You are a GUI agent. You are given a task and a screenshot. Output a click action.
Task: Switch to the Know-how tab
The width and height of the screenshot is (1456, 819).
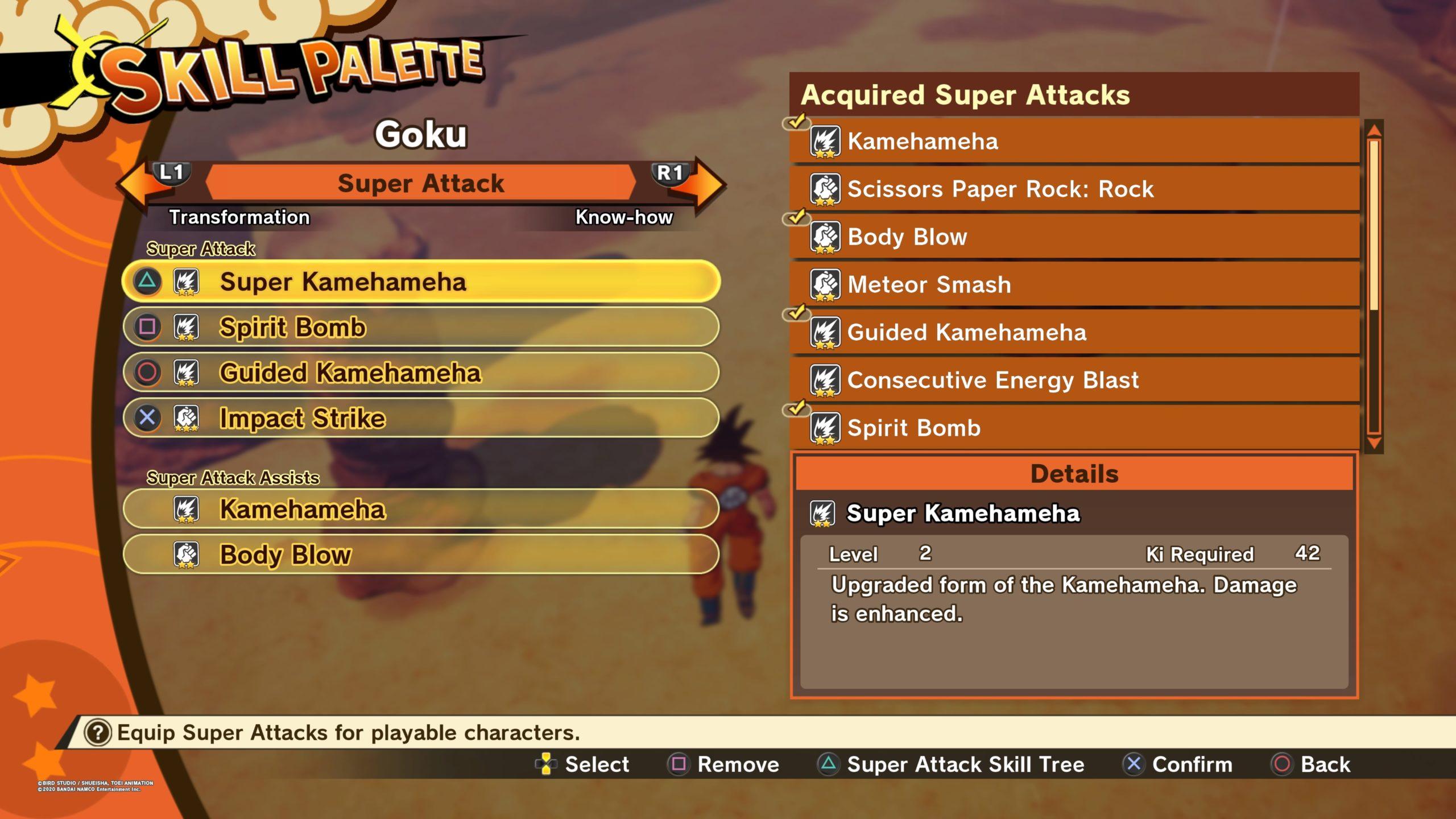click(624, 217)
